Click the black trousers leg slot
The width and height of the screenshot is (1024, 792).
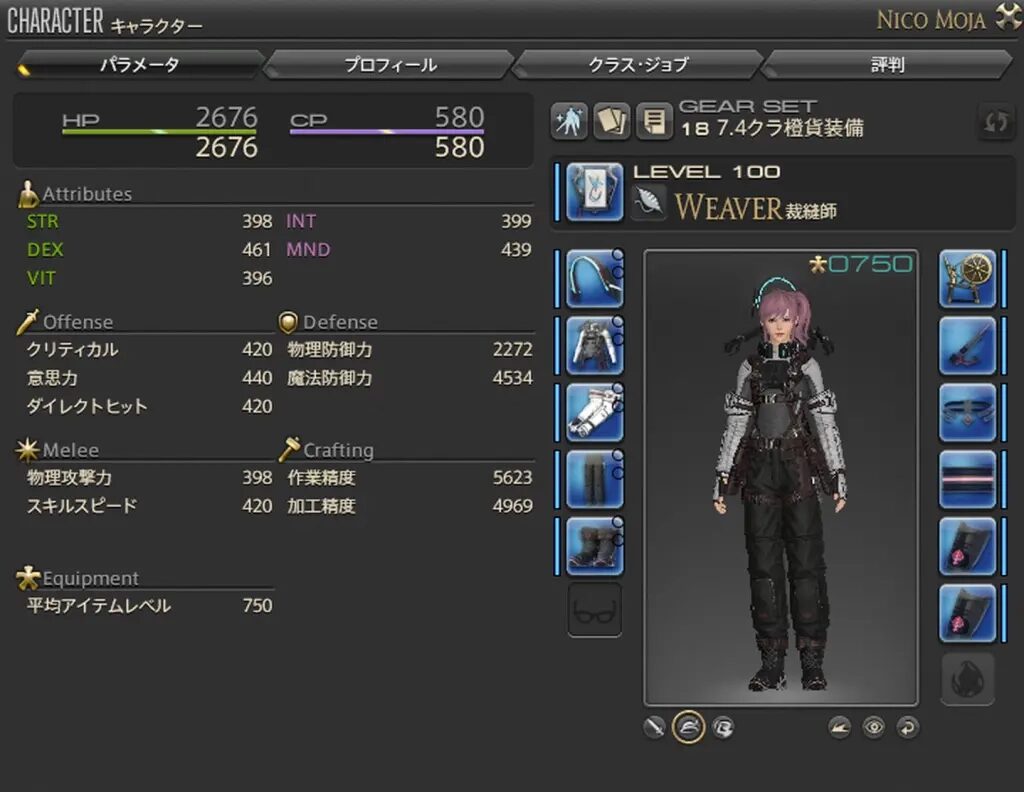point(595,479)
